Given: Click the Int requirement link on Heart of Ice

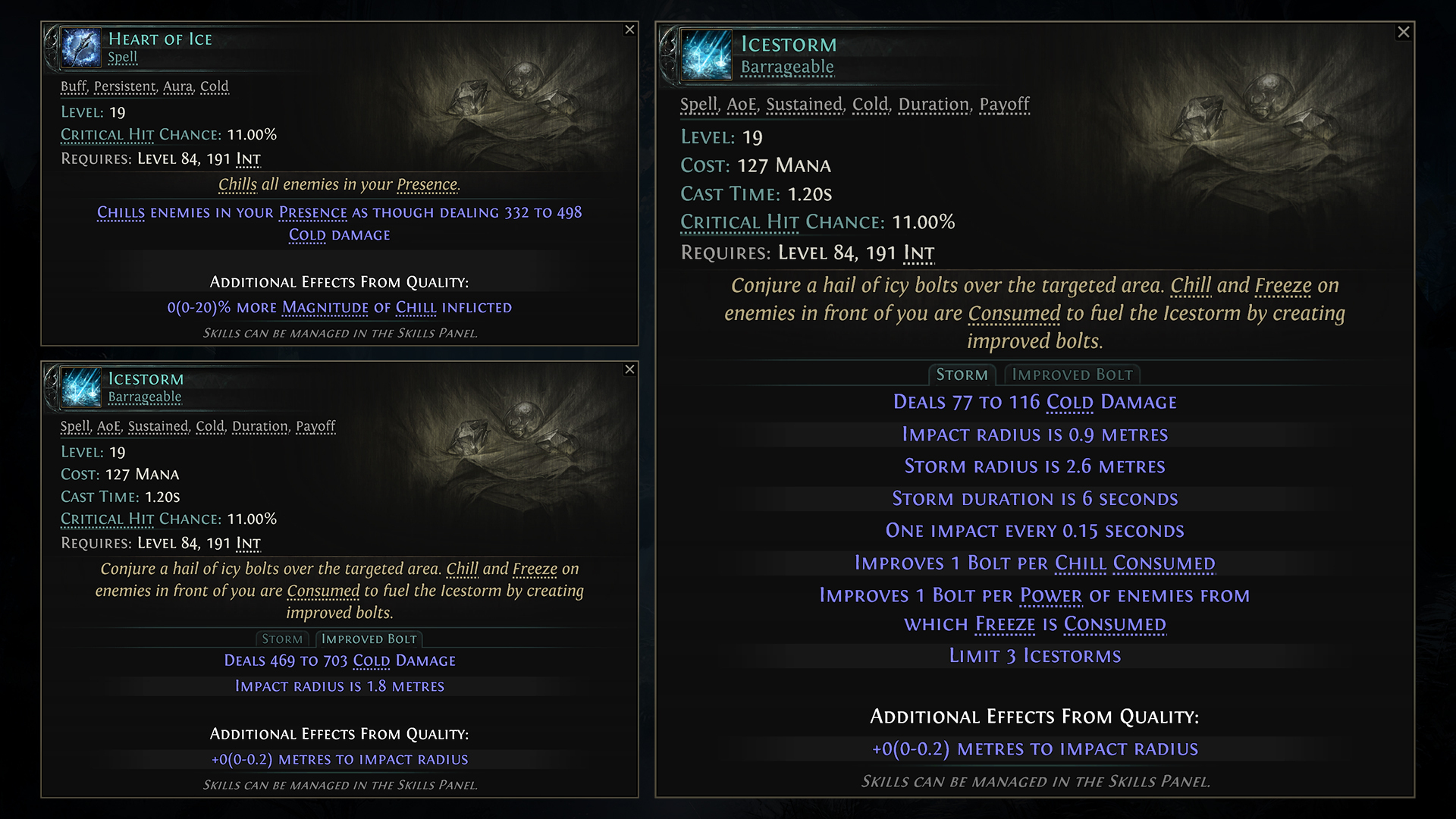Looking at the screenshot, I should coord(250,159).
